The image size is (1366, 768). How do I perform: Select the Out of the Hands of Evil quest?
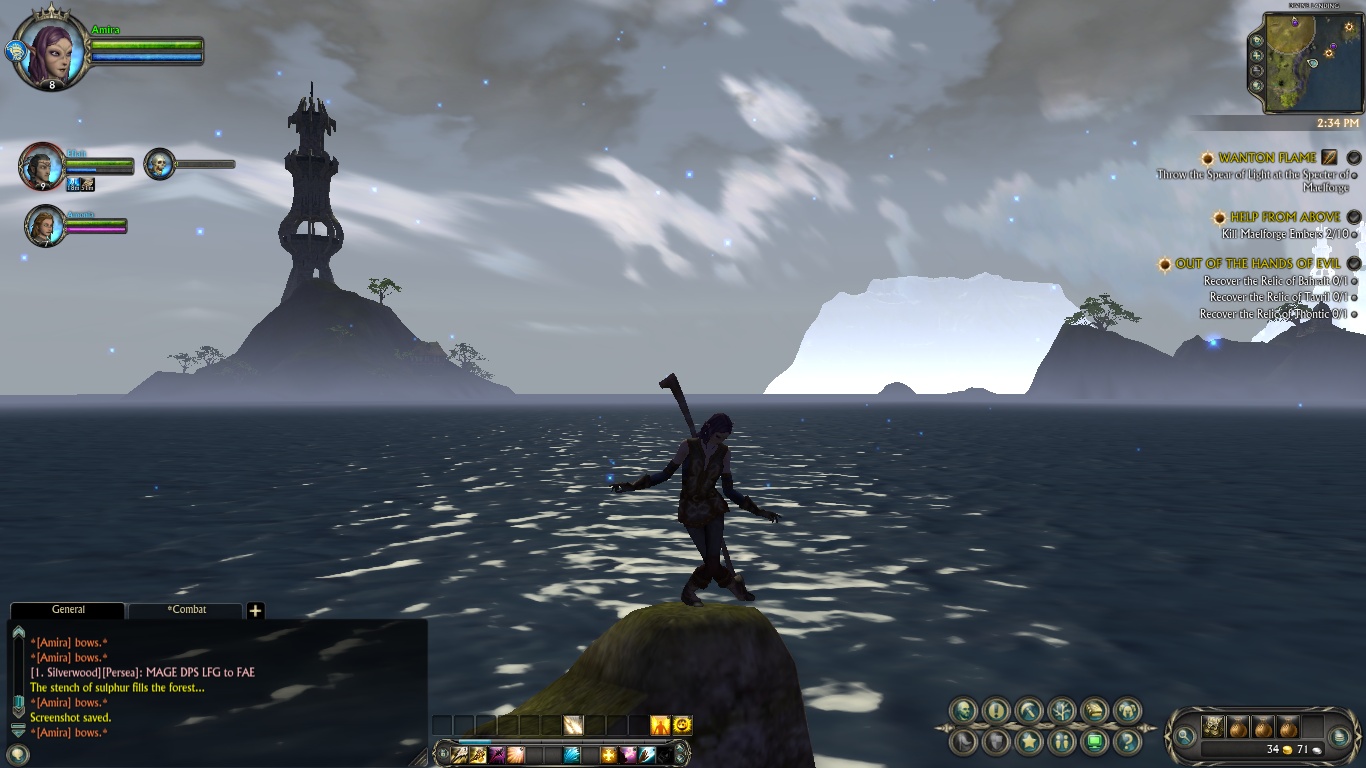point(1258,264)
